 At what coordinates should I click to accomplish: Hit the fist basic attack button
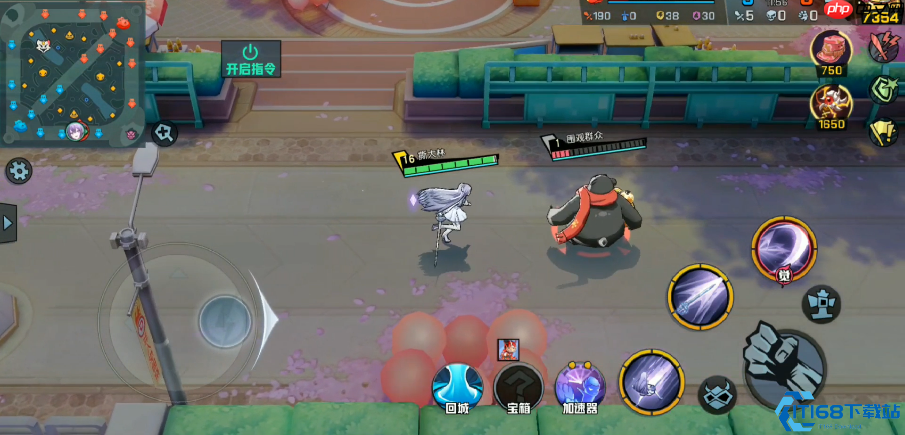pos(784,359)
